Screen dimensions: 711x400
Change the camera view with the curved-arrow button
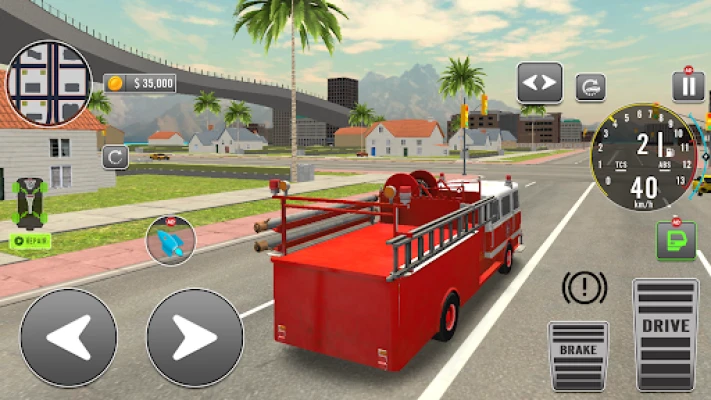click(x=590, y=87)
